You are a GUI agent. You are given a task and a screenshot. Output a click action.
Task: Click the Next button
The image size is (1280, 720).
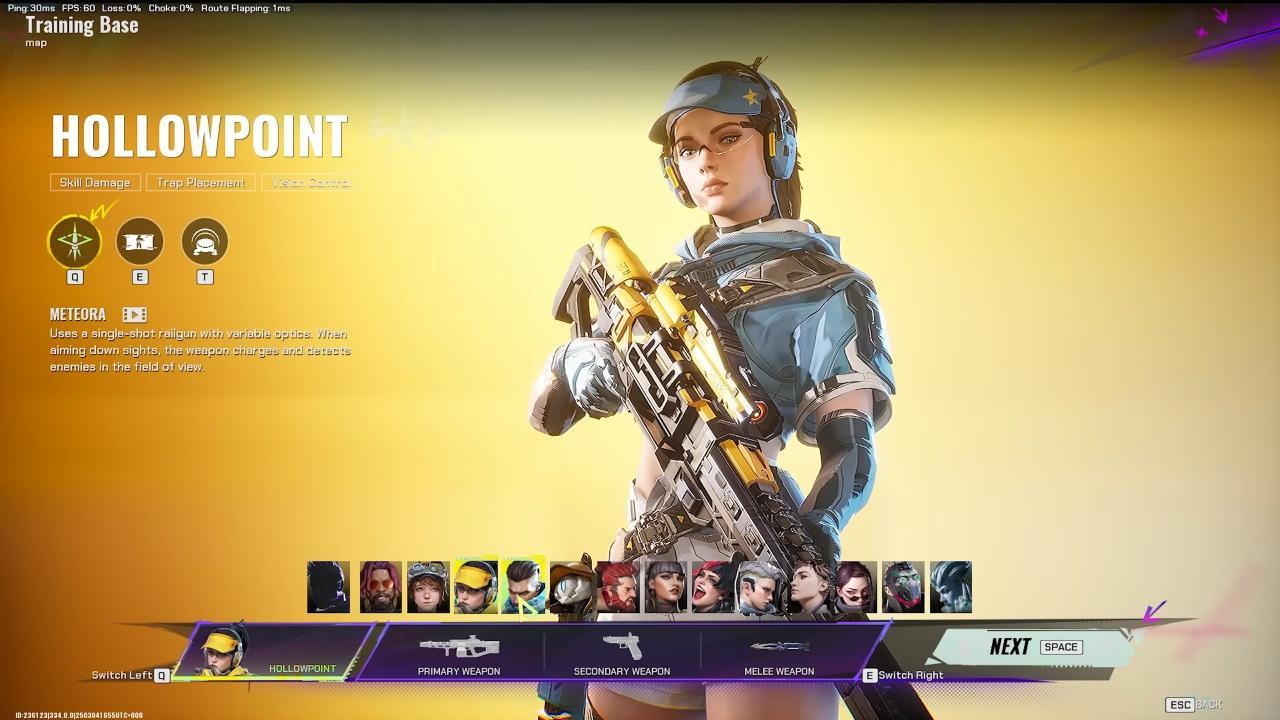(x=1035, y=647)
